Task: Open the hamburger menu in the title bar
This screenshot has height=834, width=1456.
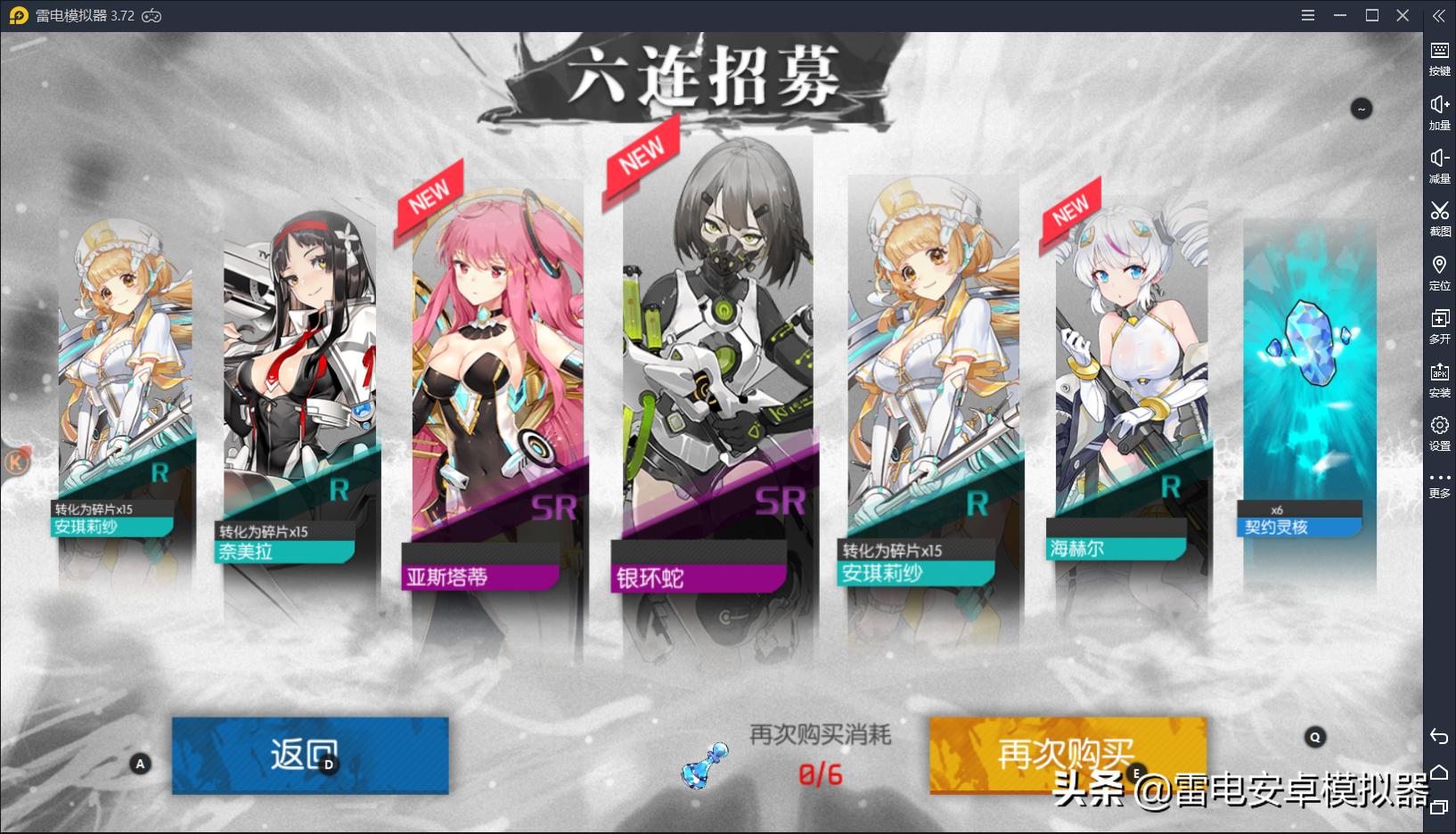Action: [x=1308, y=15]
